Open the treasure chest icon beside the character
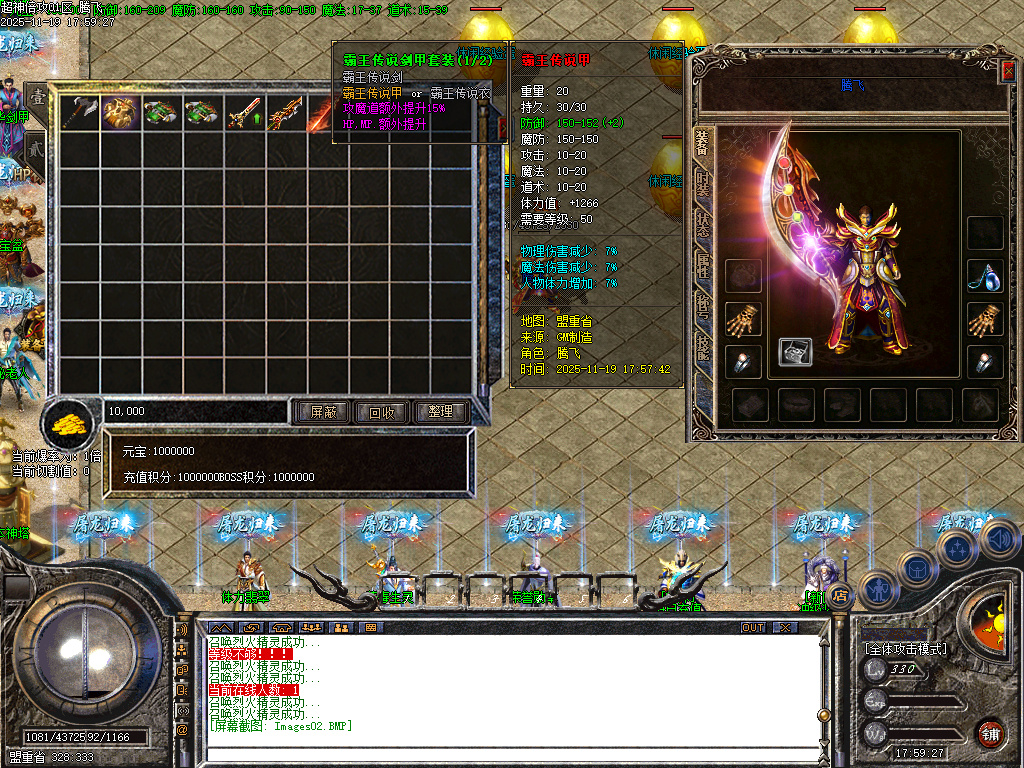The image size is (1024, 768). (795, 352)
